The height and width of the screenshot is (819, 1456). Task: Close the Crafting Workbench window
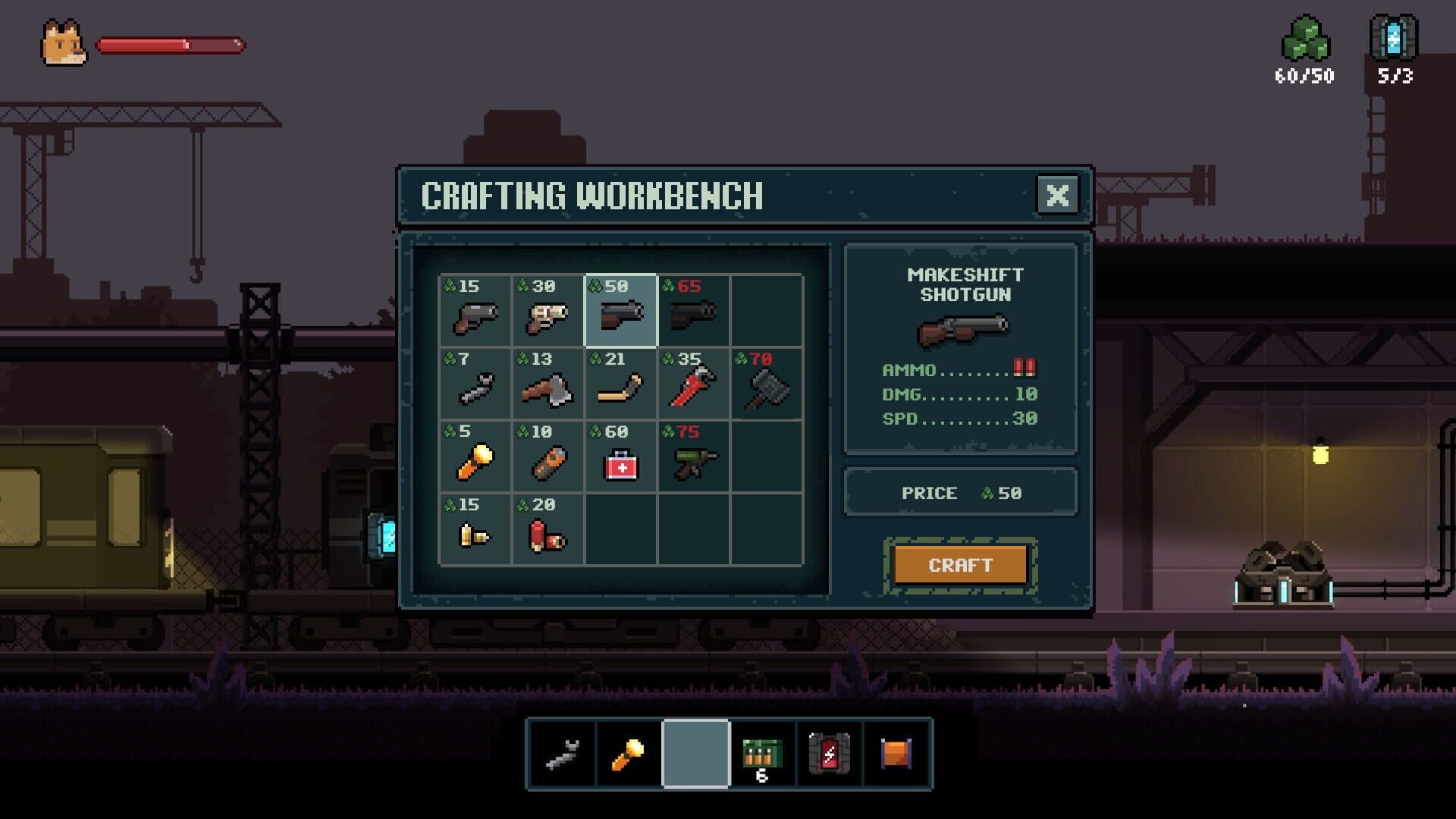point(1059,196)
